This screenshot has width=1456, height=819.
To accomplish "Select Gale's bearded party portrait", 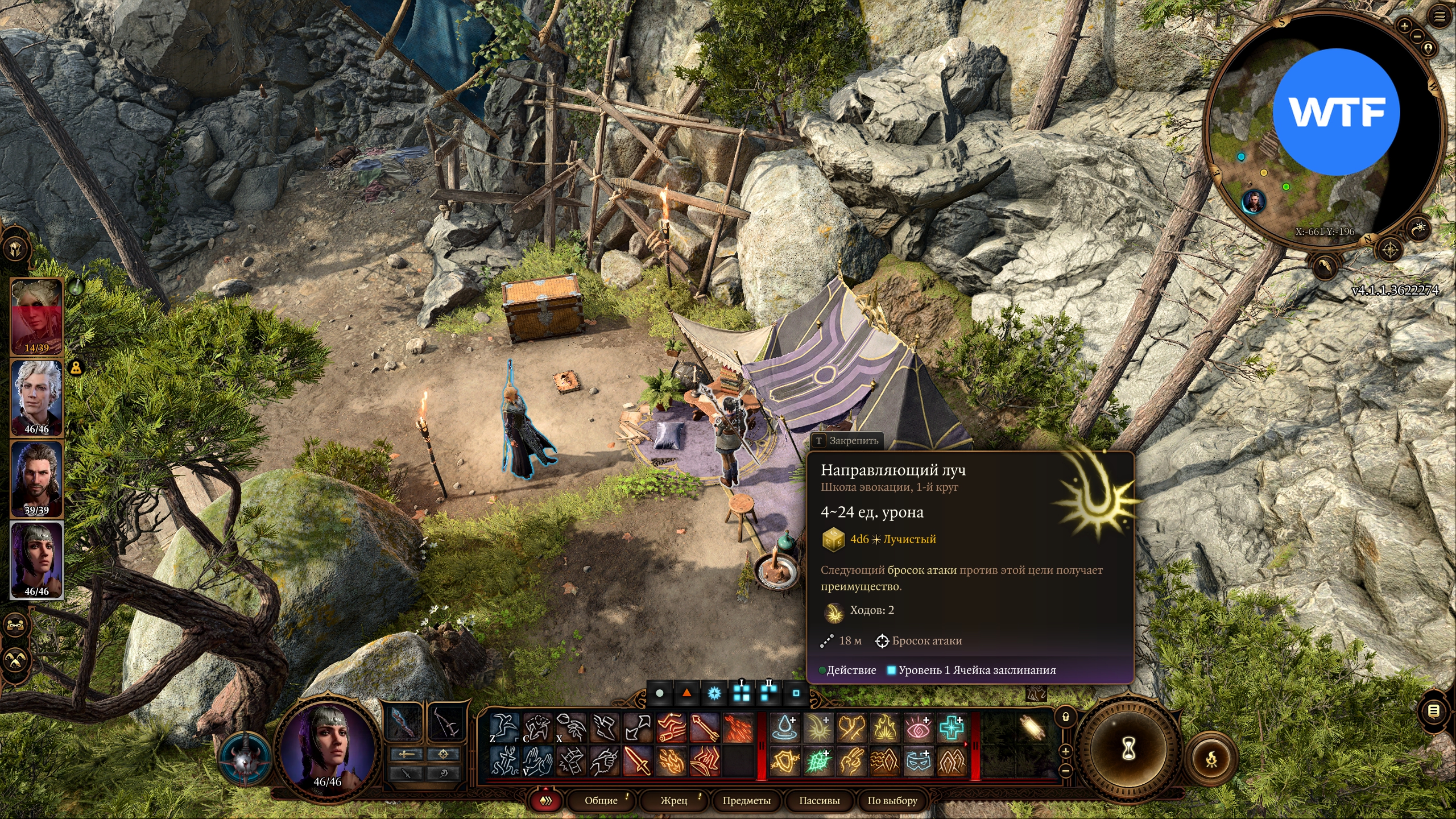I will tap(37, 478).
